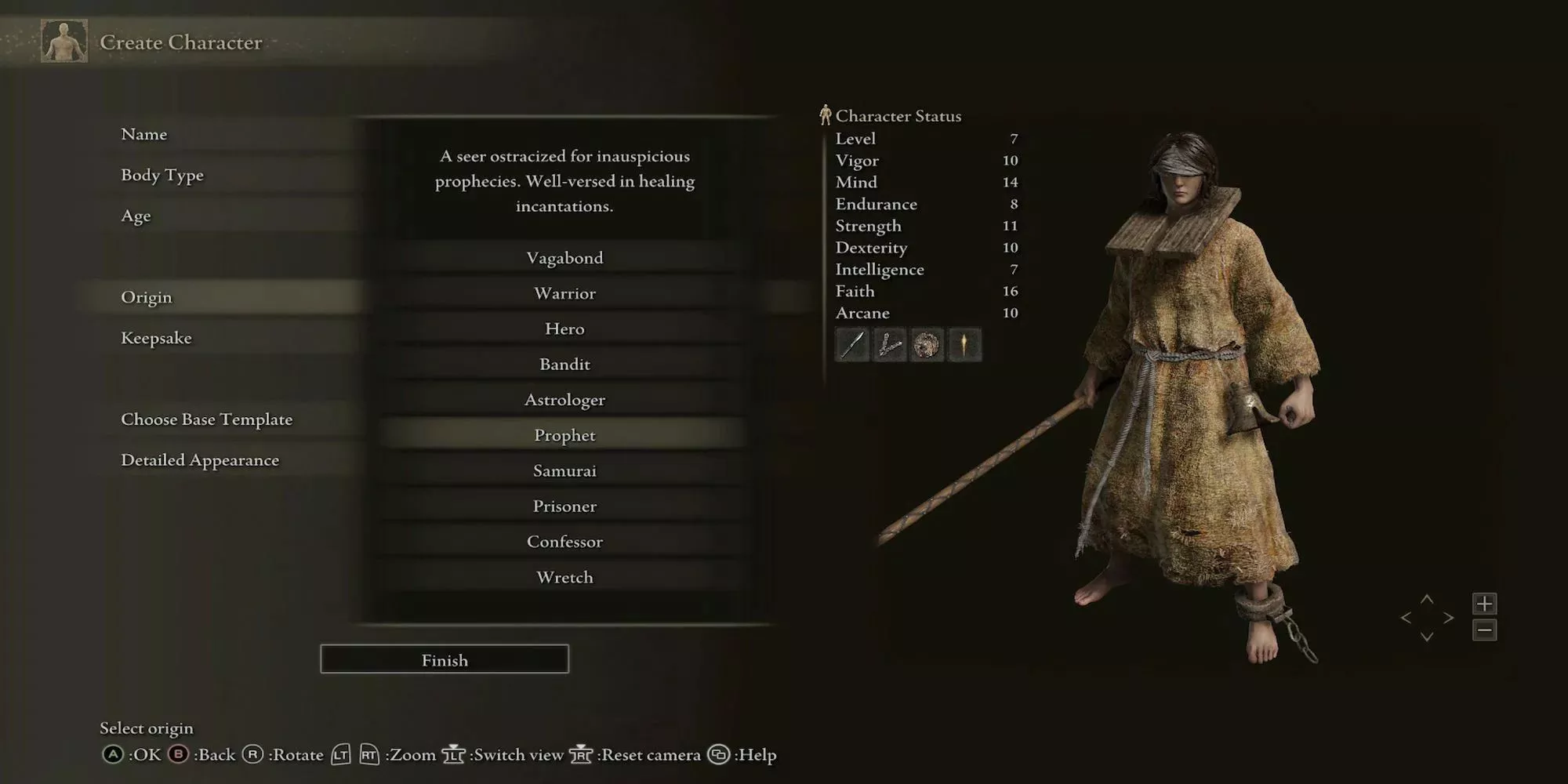Viewport: 1568px width, 784px height.
Task: Click the Finger Seal equipment icon
Action: (890, 345)
